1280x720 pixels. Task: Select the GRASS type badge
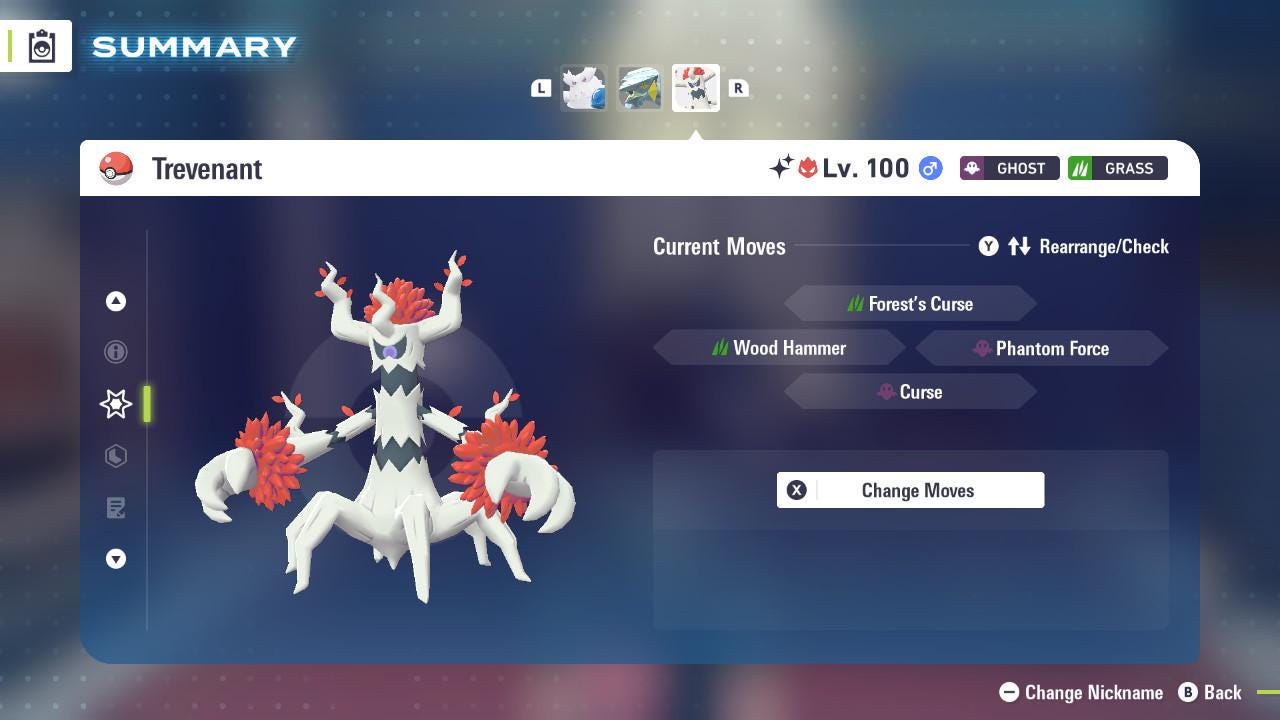[1117, 168]
